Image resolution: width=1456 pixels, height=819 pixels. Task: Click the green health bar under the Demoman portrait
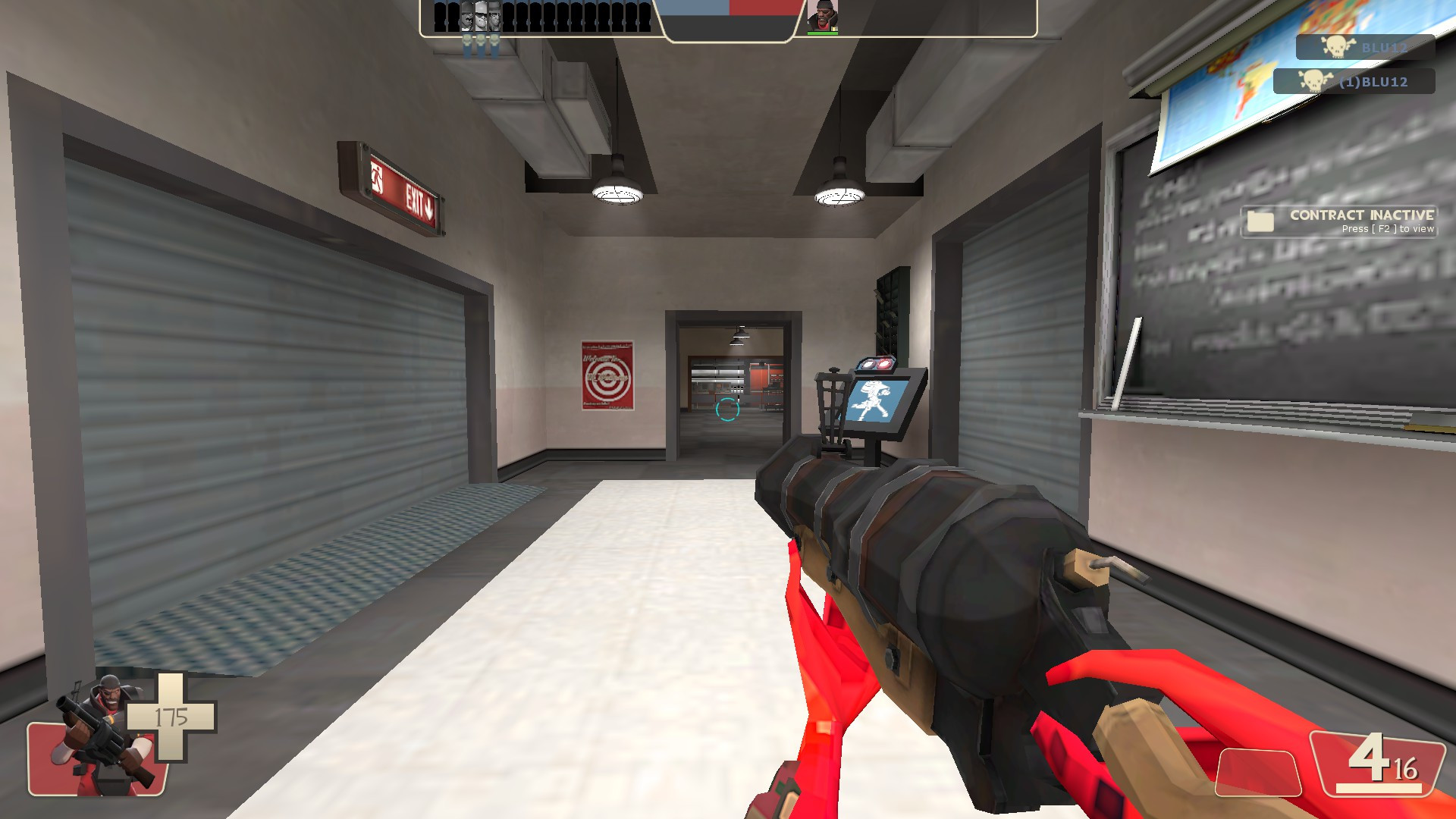(x=824, y=33)
